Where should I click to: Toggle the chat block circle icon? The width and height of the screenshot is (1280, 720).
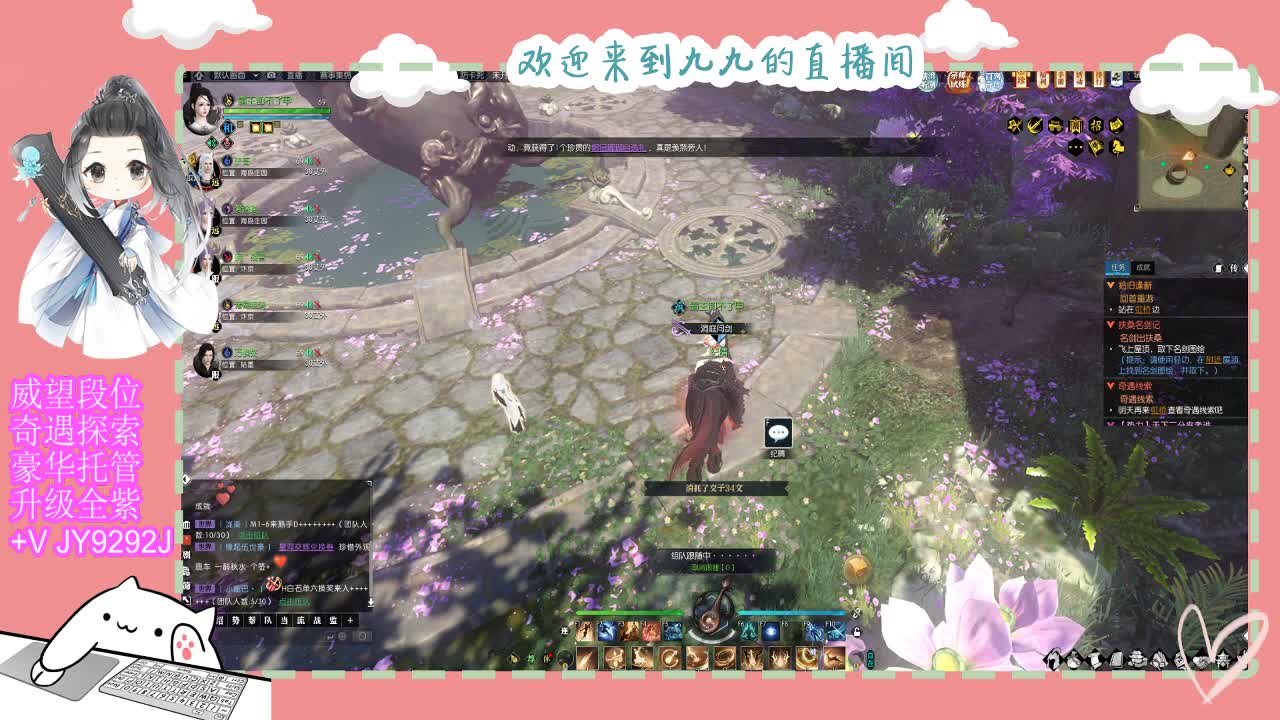click(361, 636)
